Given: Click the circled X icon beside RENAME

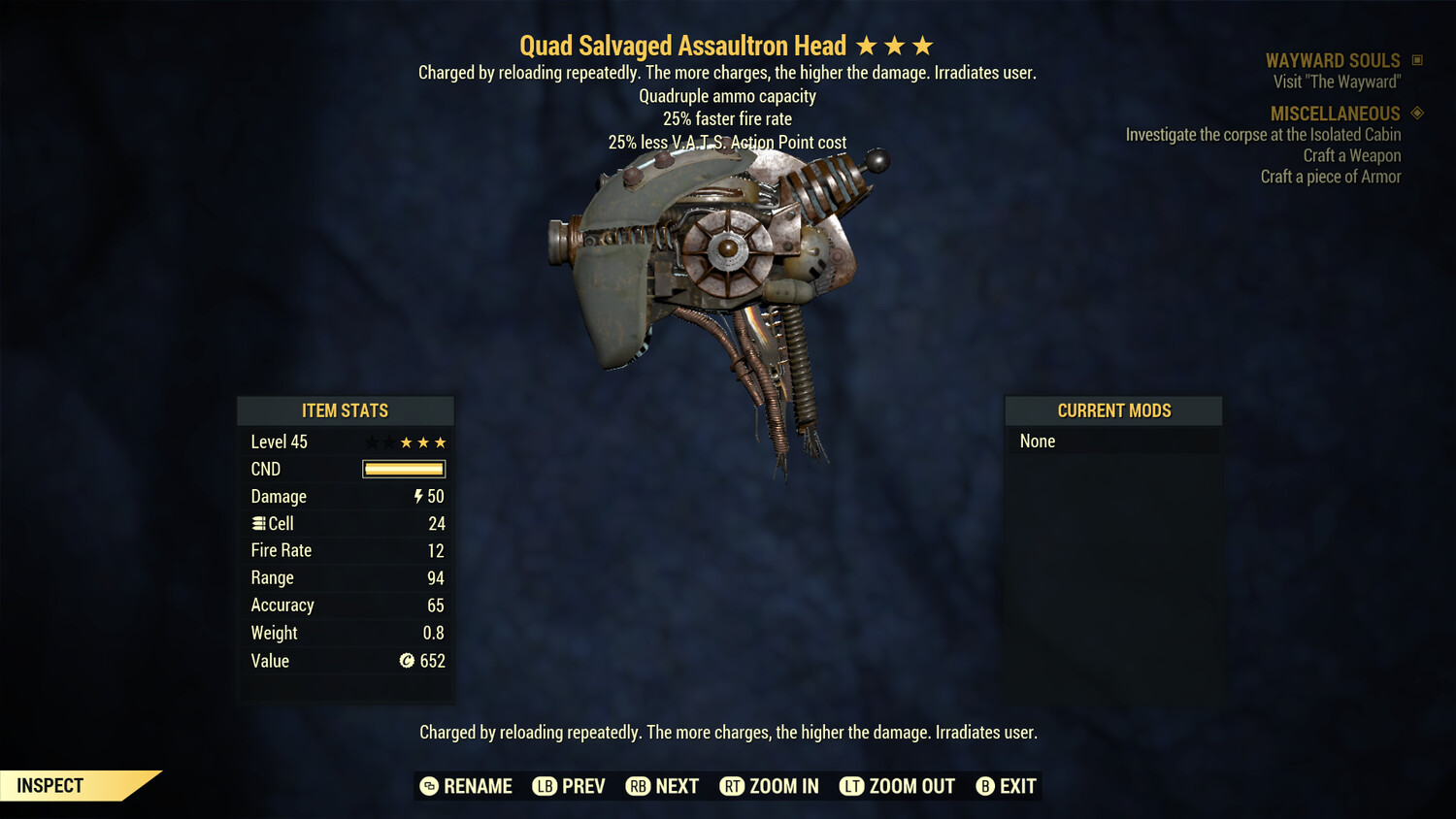Looking at the screenshot, I should click(x=429, y=786).
